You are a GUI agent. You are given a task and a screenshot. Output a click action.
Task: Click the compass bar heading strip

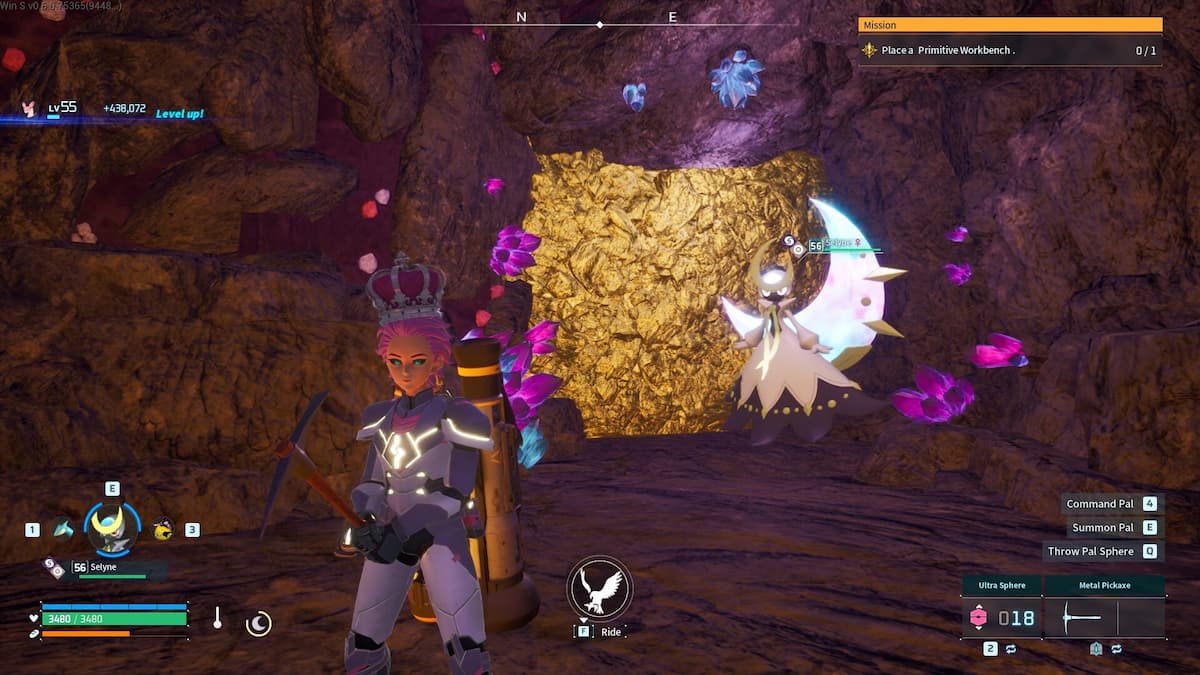click(x=599, y=20)
